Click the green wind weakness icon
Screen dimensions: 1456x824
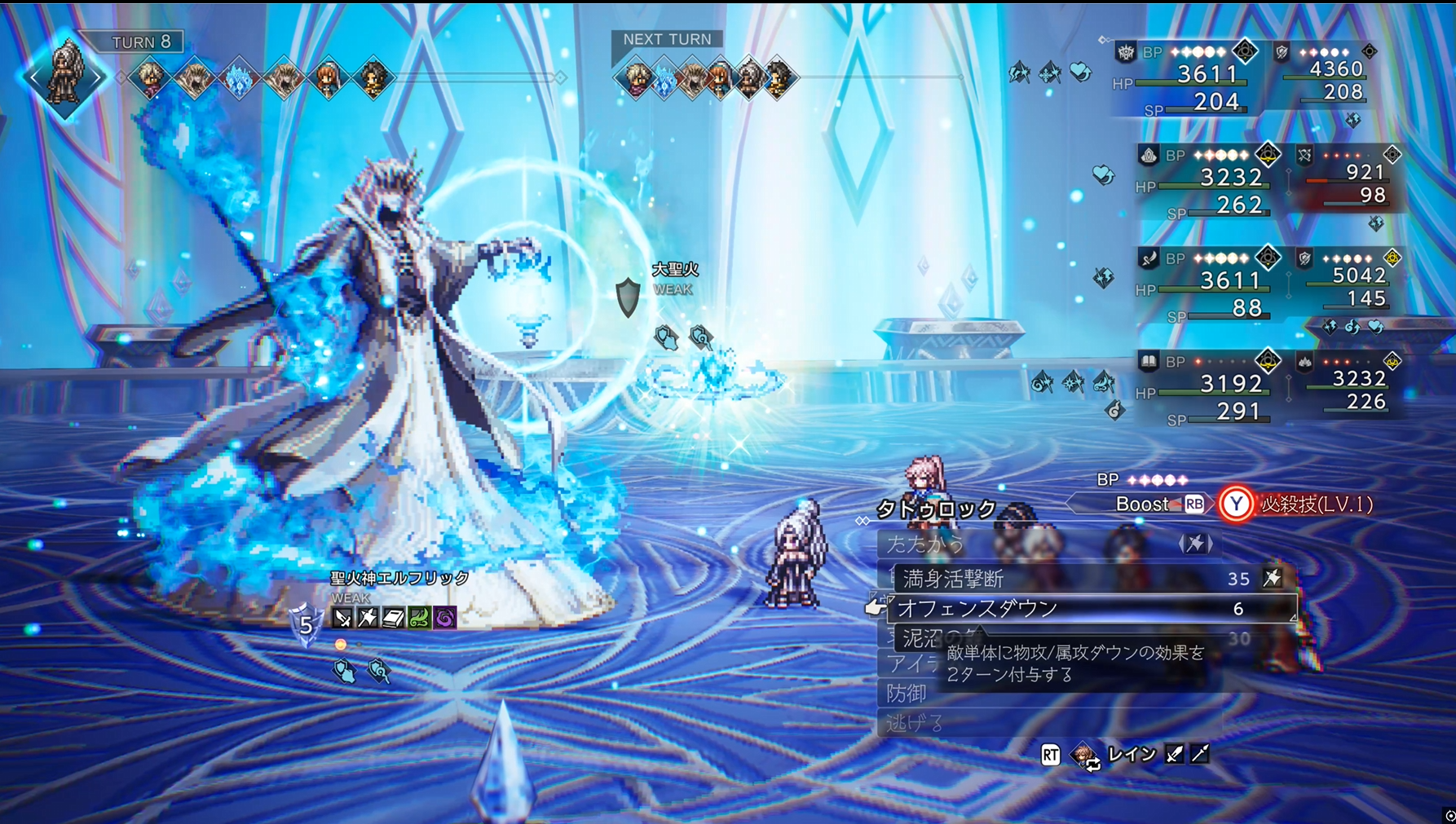419,619
